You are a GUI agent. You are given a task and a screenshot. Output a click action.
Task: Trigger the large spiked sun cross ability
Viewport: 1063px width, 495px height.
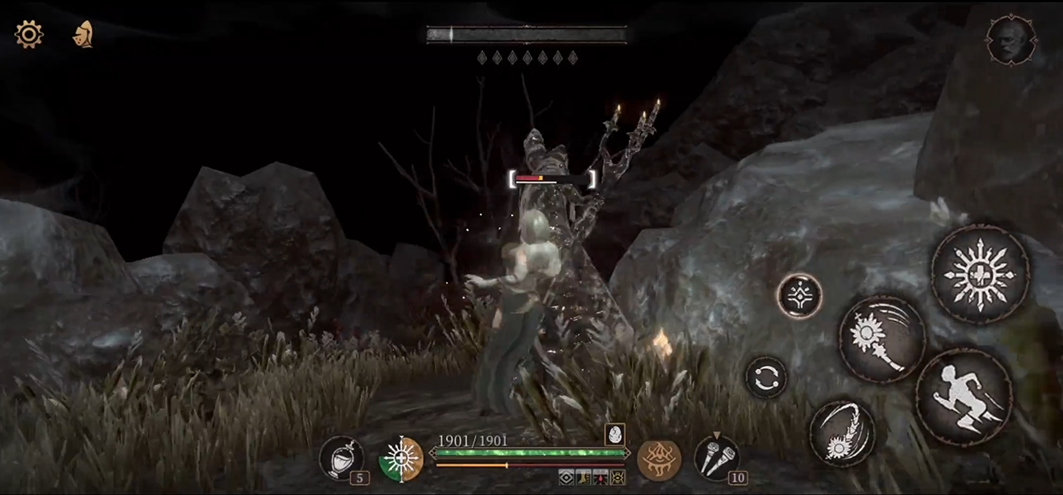980,273
